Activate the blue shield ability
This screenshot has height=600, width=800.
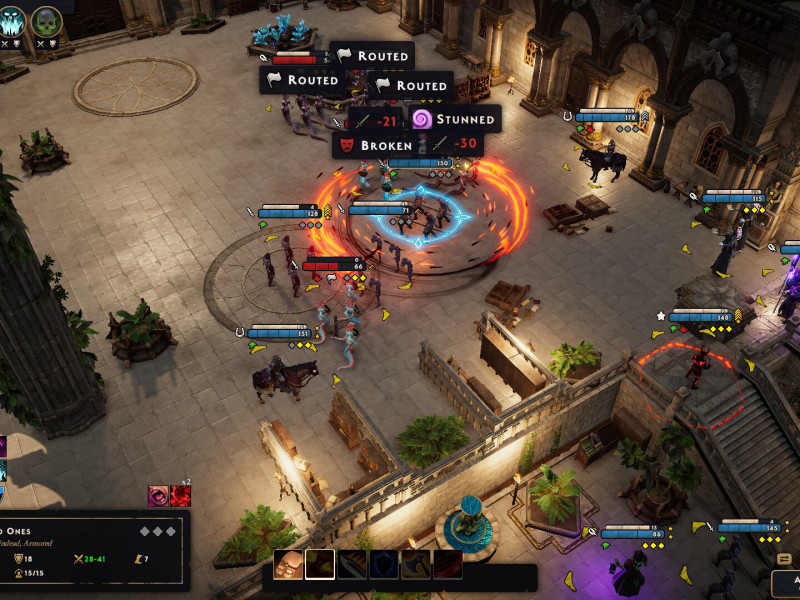pyautogui.click(x=383, y=565)
